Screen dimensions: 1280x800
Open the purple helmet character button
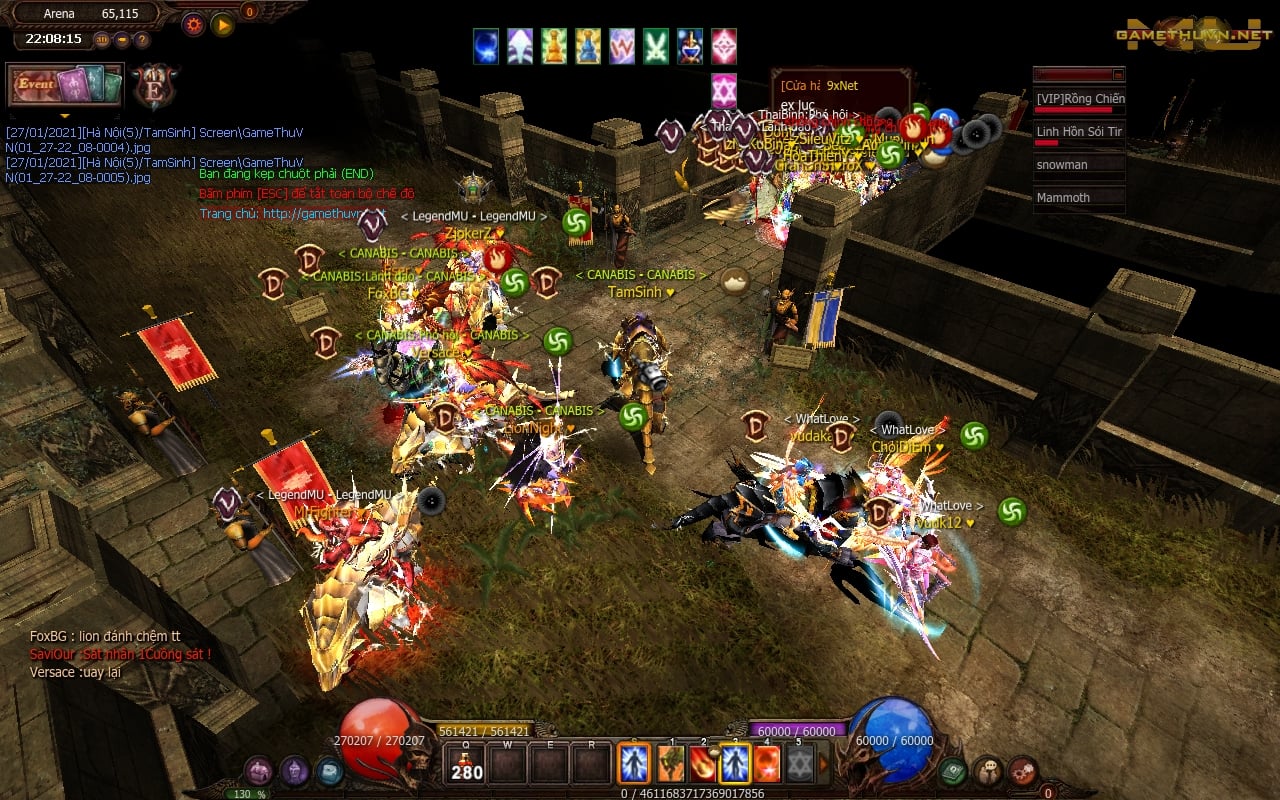[x=294, y=770]
